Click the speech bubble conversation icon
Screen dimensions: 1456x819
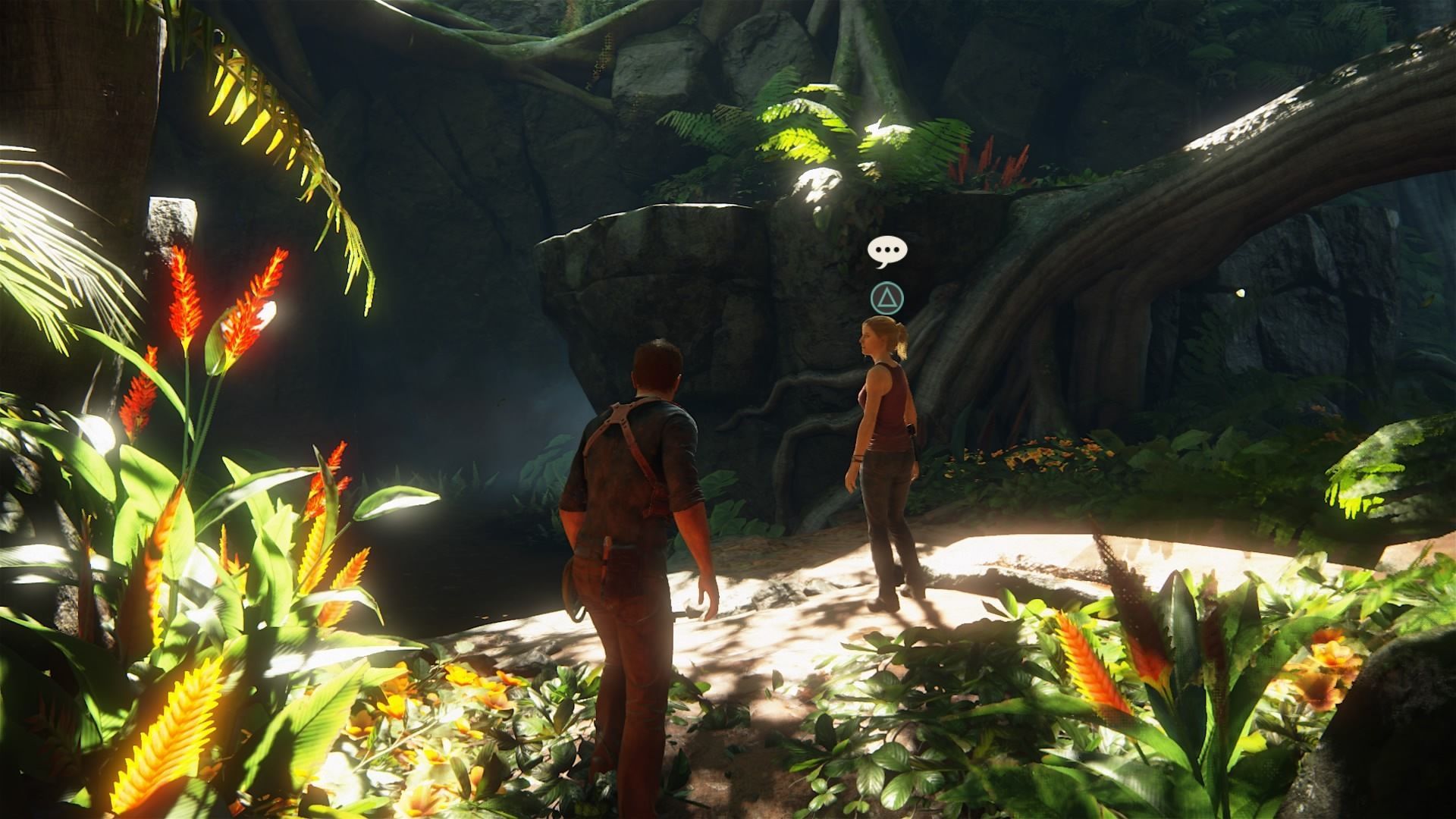pos(887,252)
